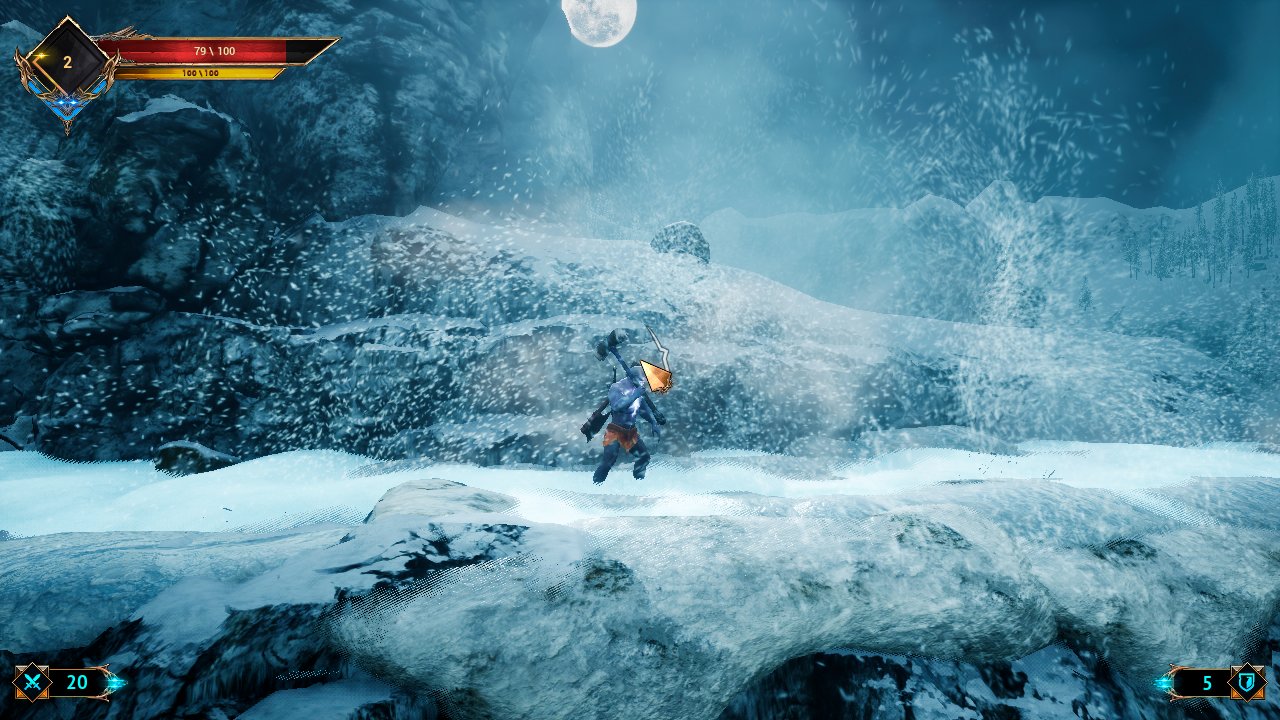1280x720 pixels.
Task: Click the level 2 diamond badge
Action: click(x=67, y=62)
